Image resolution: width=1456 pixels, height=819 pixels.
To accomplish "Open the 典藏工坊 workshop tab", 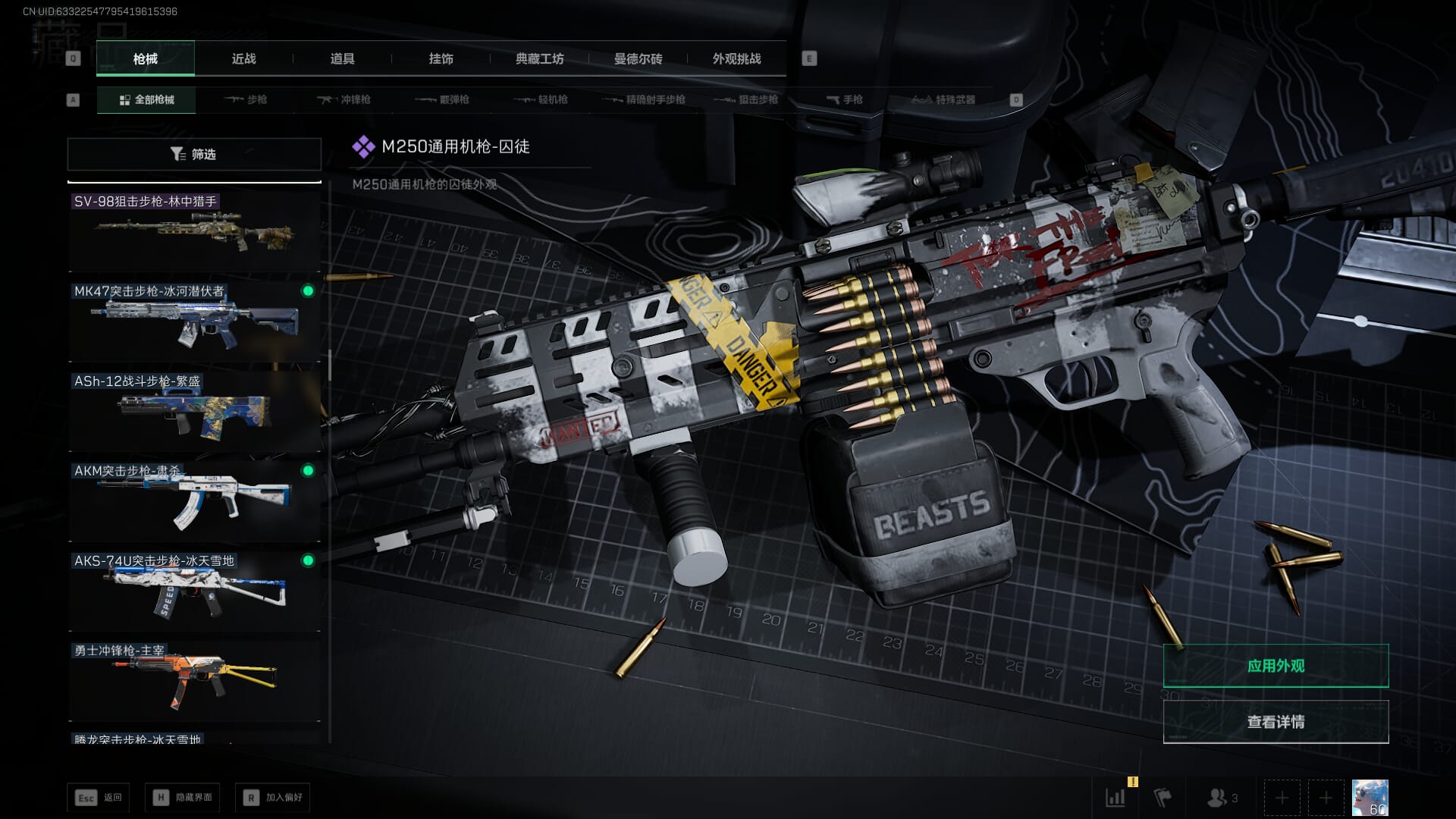I will (x=539, y=58).
